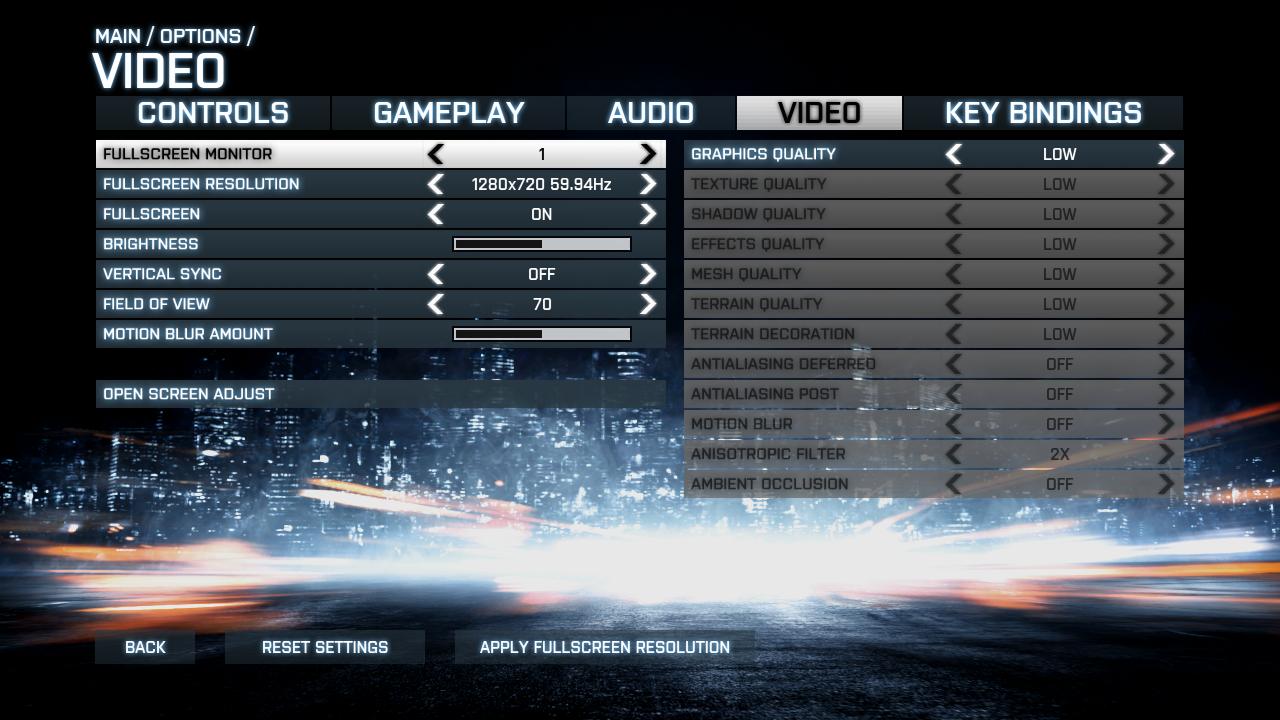Change Vertical Sync with right arrow
This screenshot has width=1280, height=720.
pyautogui.click(x=648, y=274)
